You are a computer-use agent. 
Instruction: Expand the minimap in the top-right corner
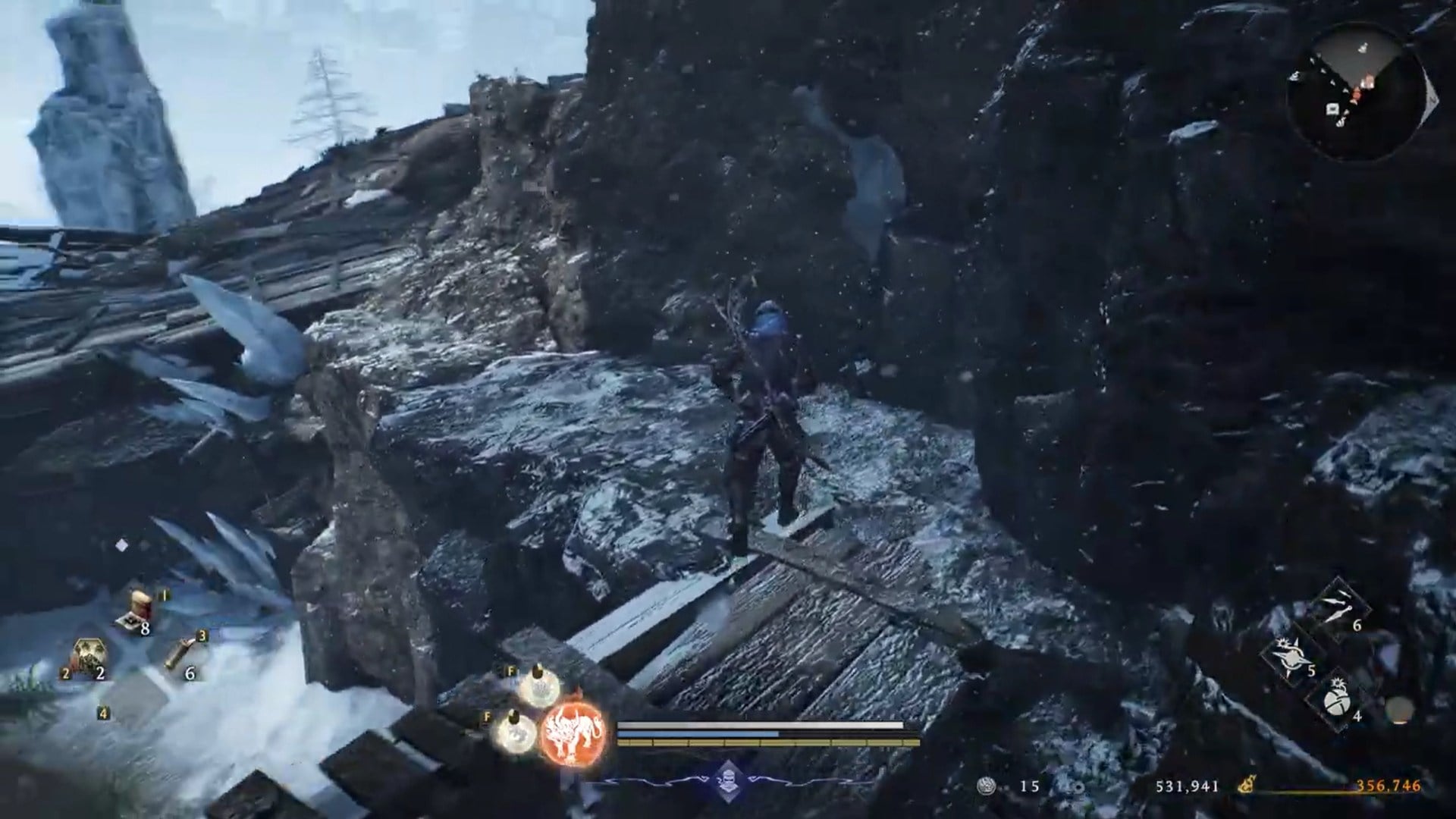[x=1365, y=91]
